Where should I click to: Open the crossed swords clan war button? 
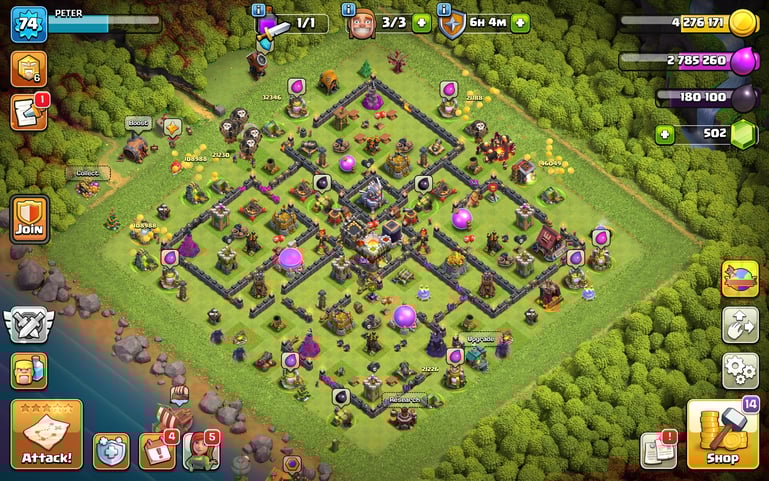(28, 323)
